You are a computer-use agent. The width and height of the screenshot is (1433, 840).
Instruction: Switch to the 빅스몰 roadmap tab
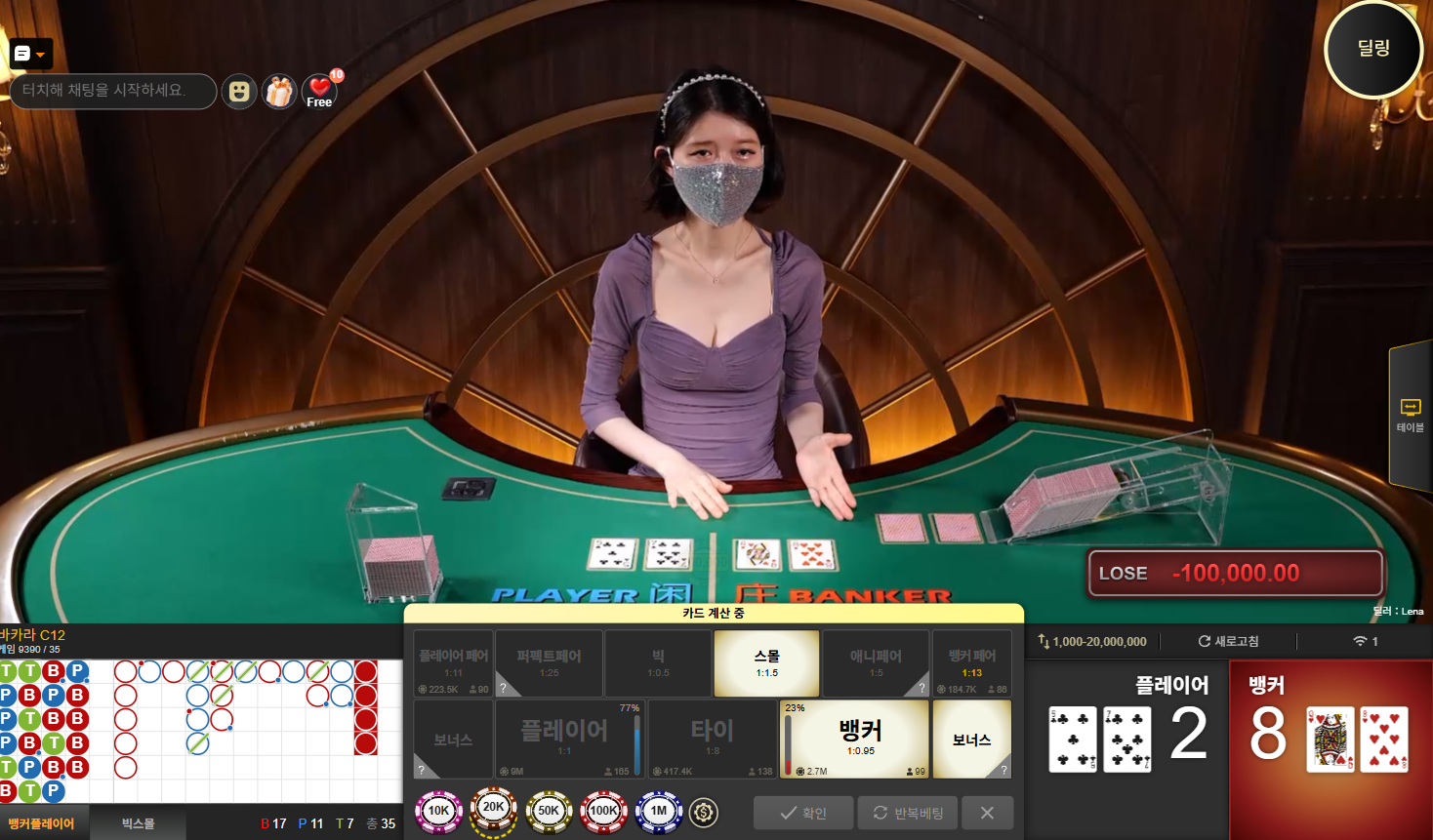138,823
